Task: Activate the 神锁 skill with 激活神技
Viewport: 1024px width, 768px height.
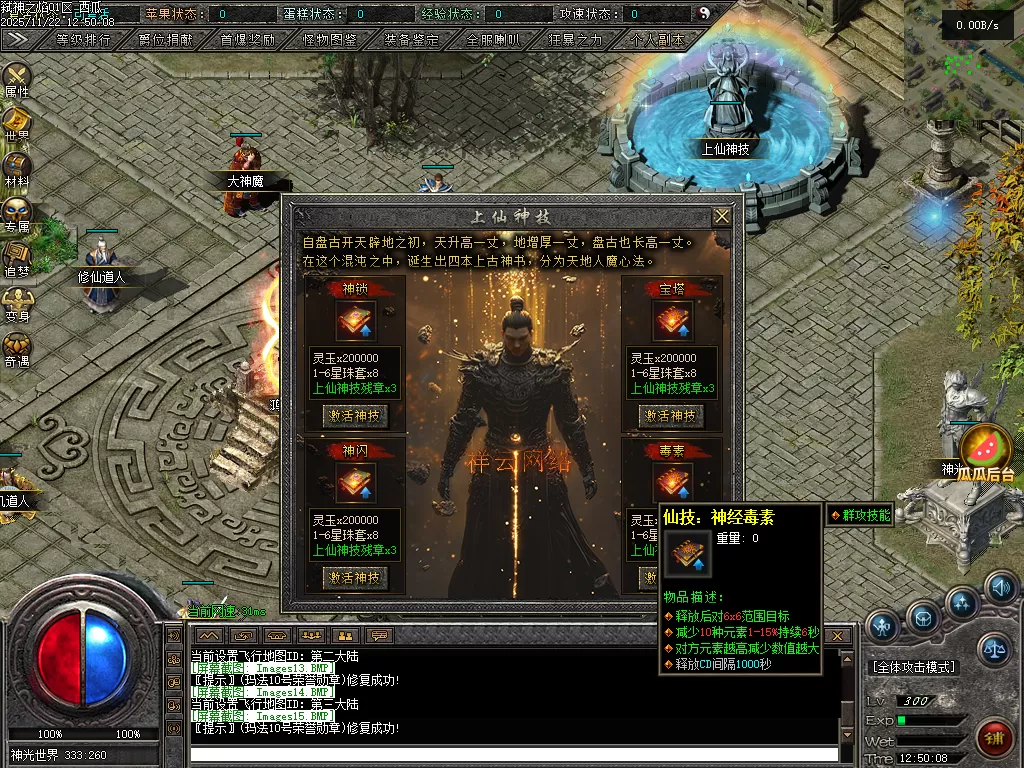Action: 355,415
